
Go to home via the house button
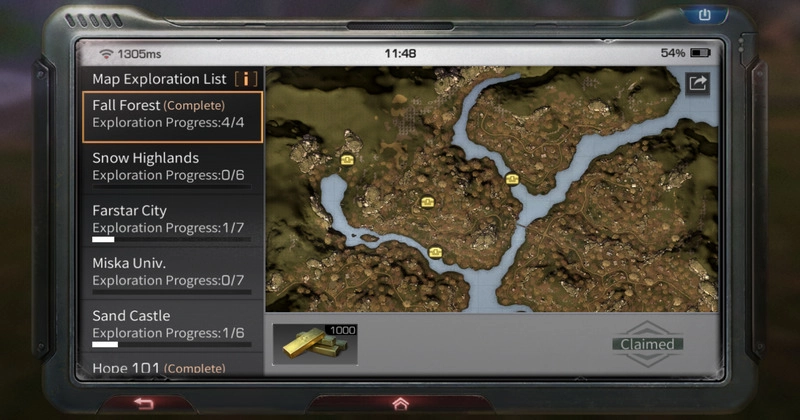[x=400, y=403]
